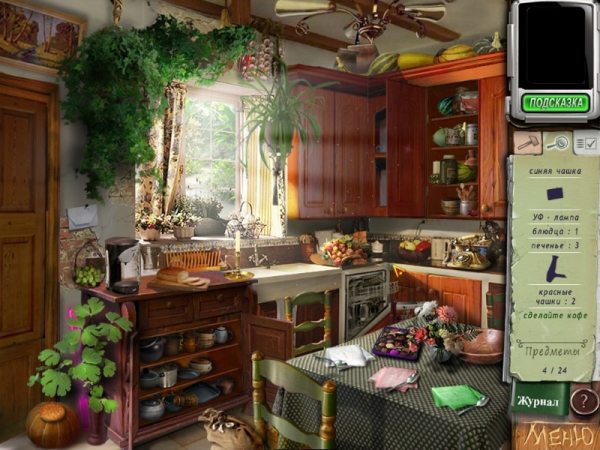Switch to the hammer tools tab

pos(526,143)
